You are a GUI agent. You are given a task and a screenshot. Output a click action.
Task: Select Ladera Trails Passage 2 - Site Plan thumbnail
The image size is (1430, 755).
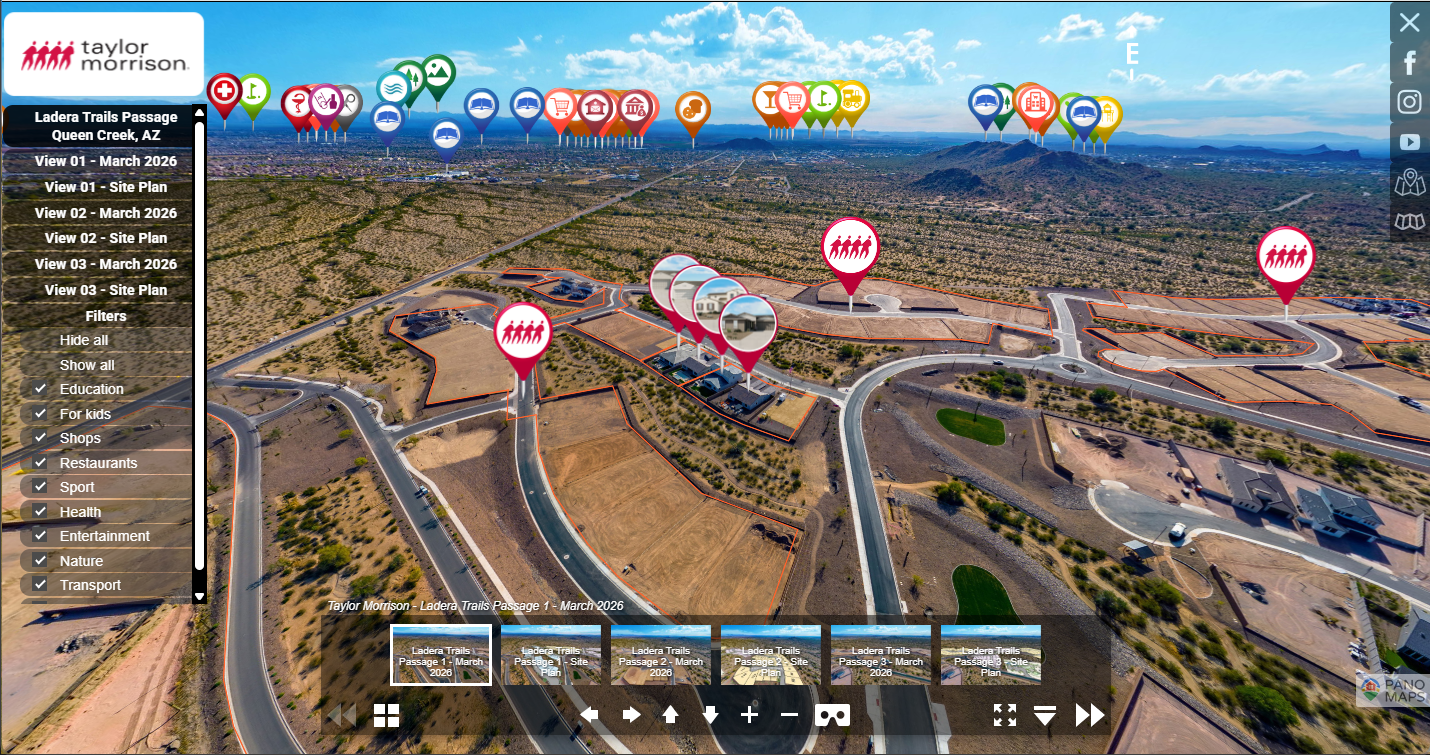771,655
